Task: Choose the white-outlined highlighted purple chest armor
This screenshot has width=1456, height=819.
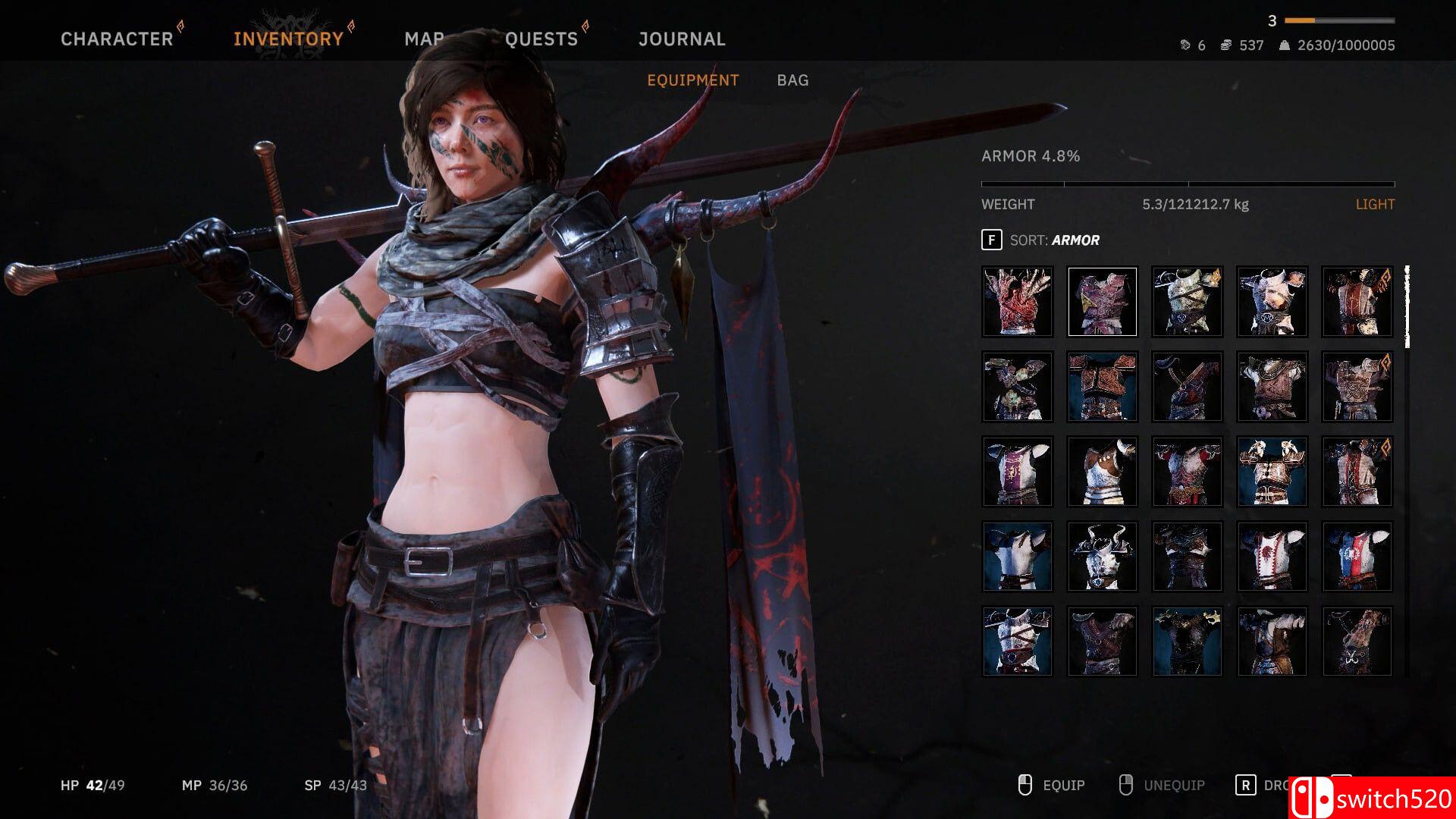Action: pyautogui.click(x=1103, y=301)
